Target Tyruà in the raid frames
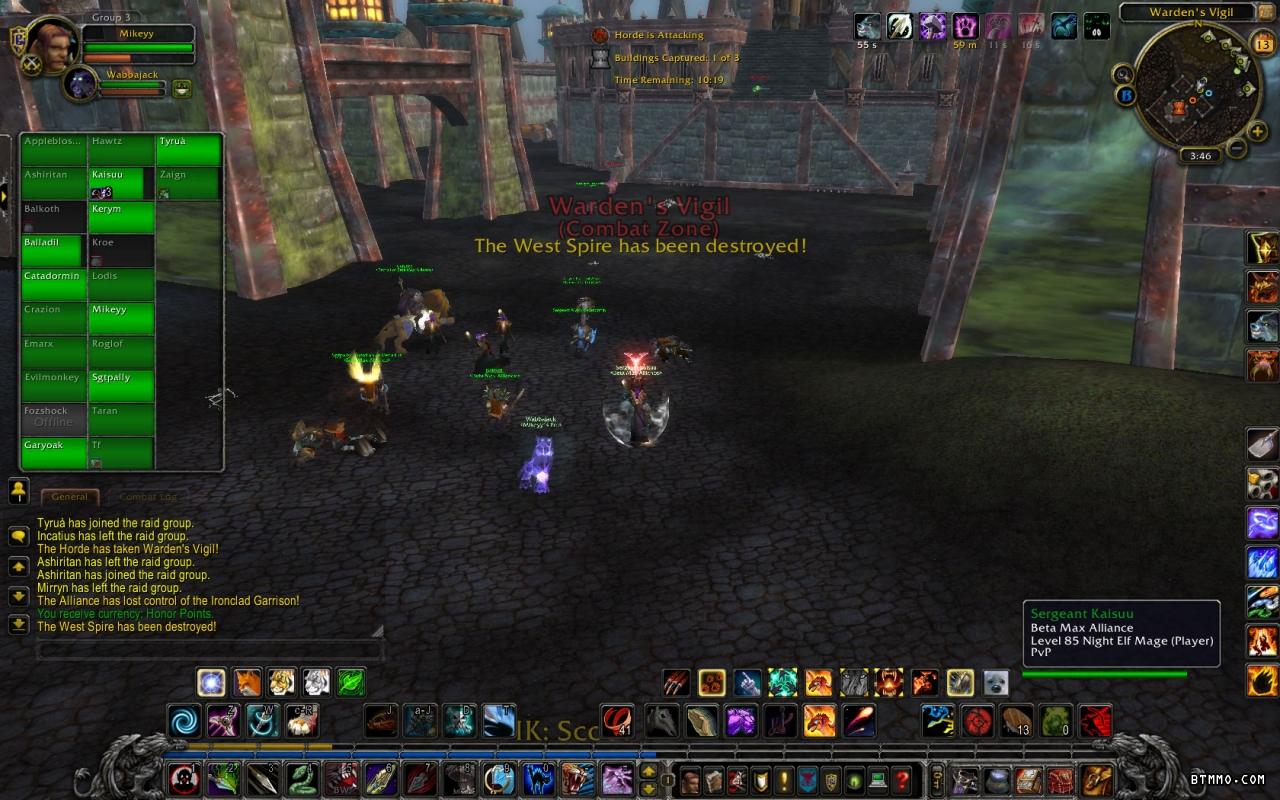Viewport: 1280px width, 800px height. pyautogui.click(x=188, y=150)
